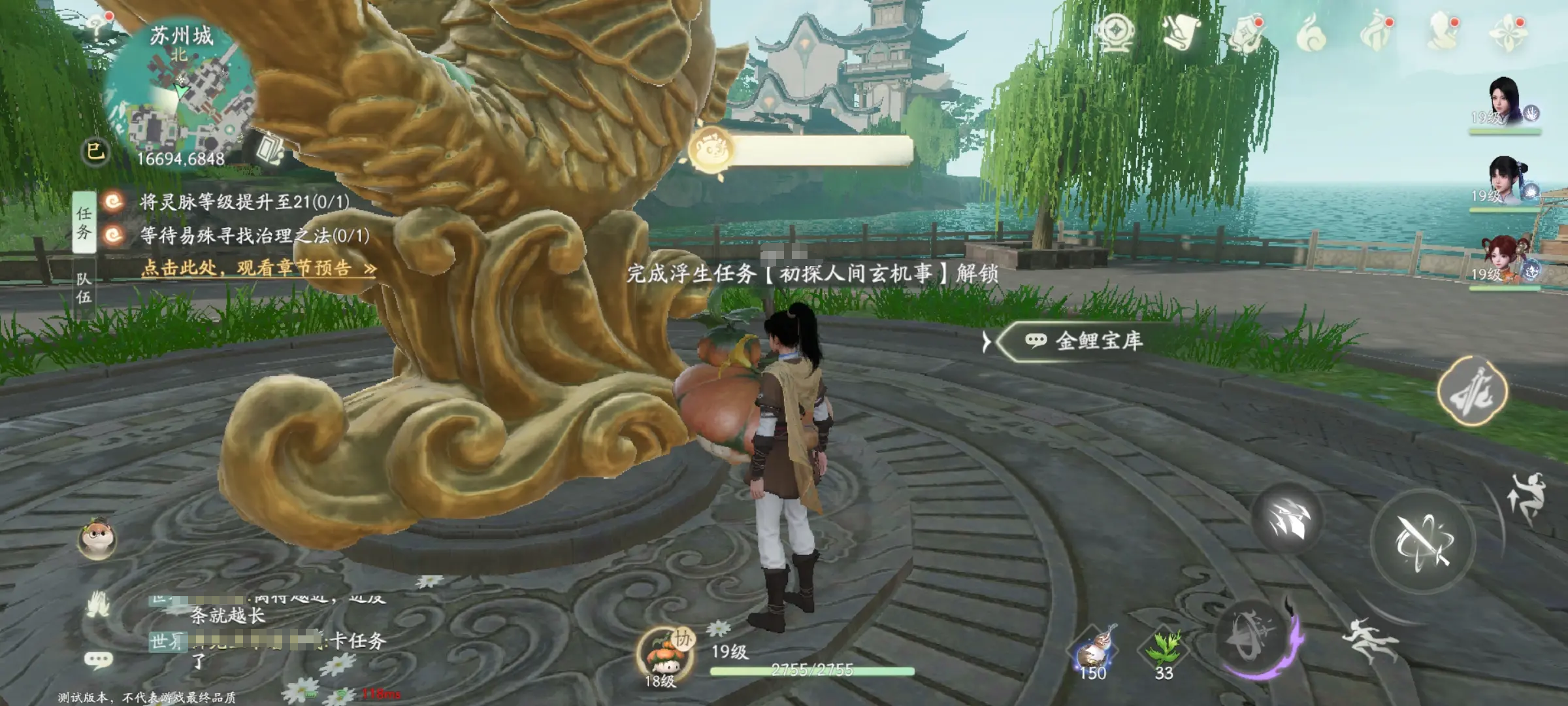The height and width of the screenshot is (706, 1568).
Task: Open the scroll and brush icon menu
Action: [1181, 31]
